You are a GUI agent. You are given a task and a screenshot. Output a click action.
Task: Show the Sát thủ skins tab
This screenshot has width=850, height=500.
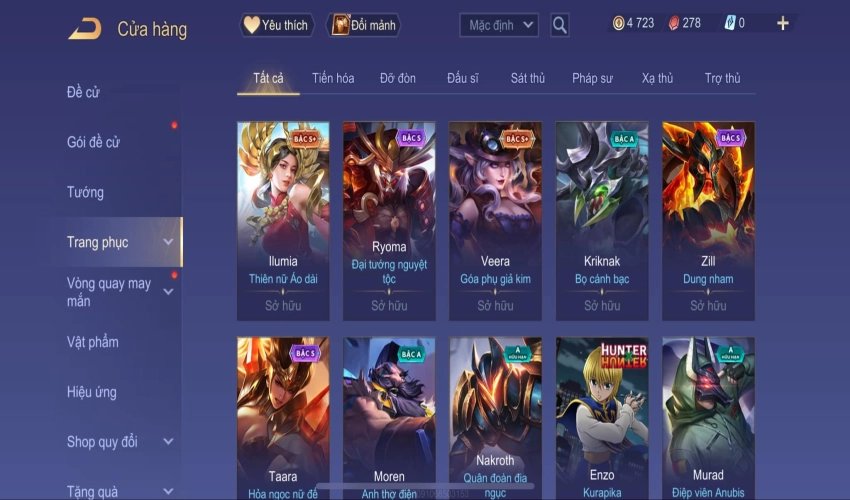(x=527, y=78)
